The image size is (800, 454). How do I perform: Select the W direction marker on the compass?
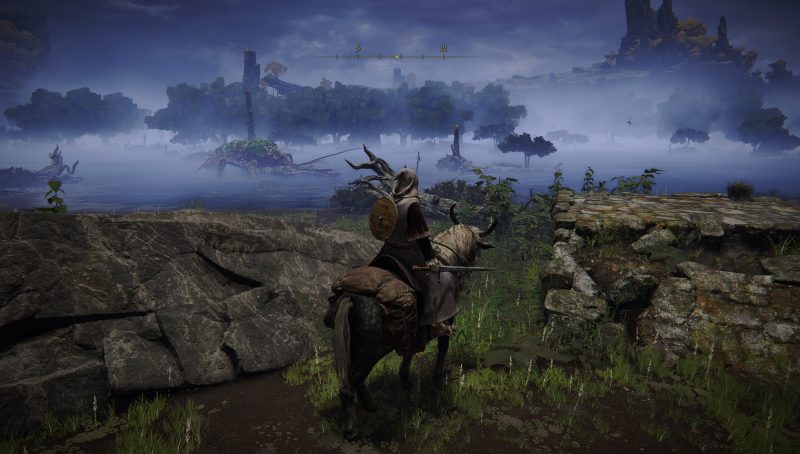(x=442, y=49)
